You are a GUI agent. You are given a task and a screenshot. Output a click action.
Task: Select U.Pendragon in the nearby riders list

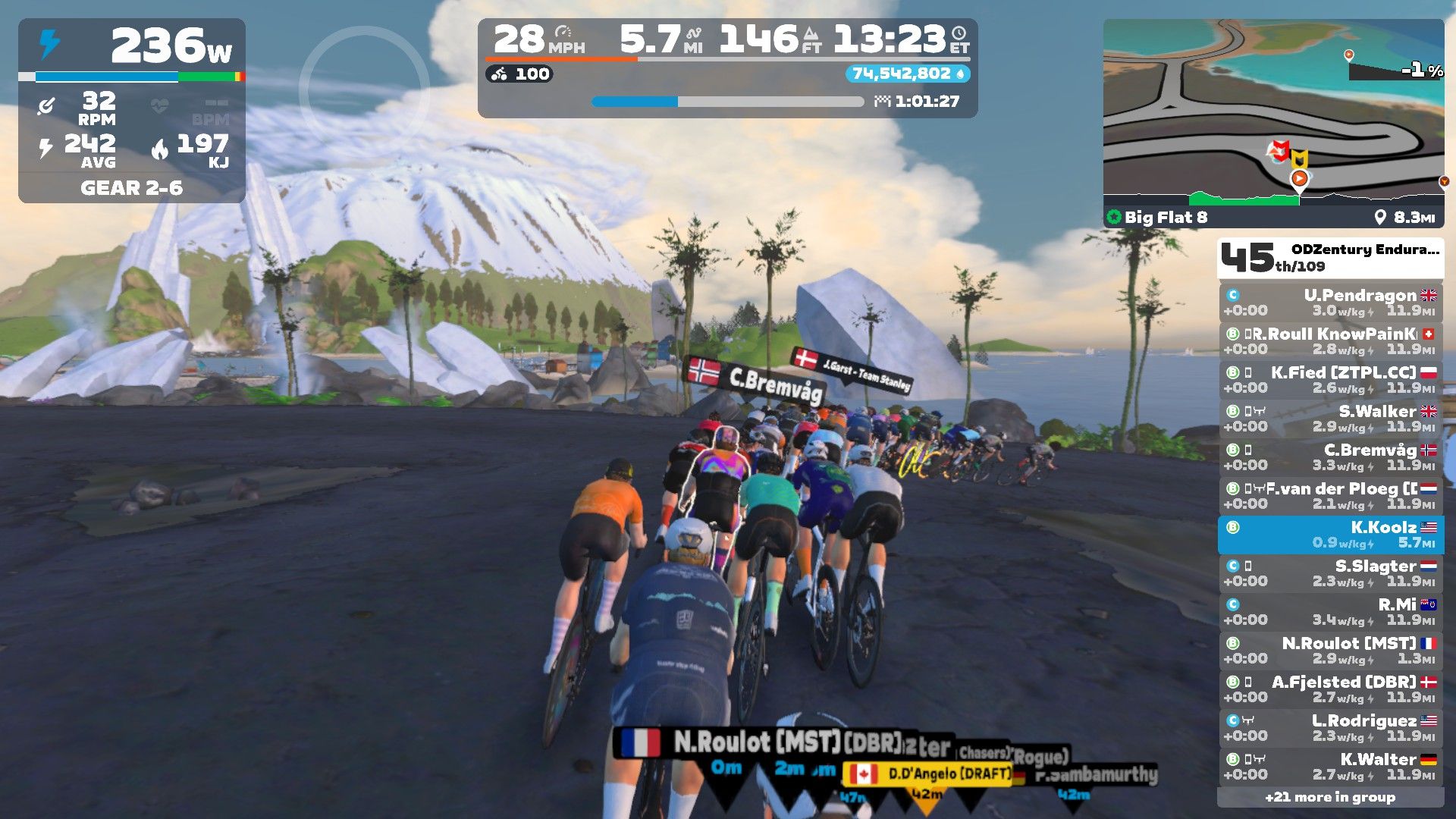(x=1331, y=303)
